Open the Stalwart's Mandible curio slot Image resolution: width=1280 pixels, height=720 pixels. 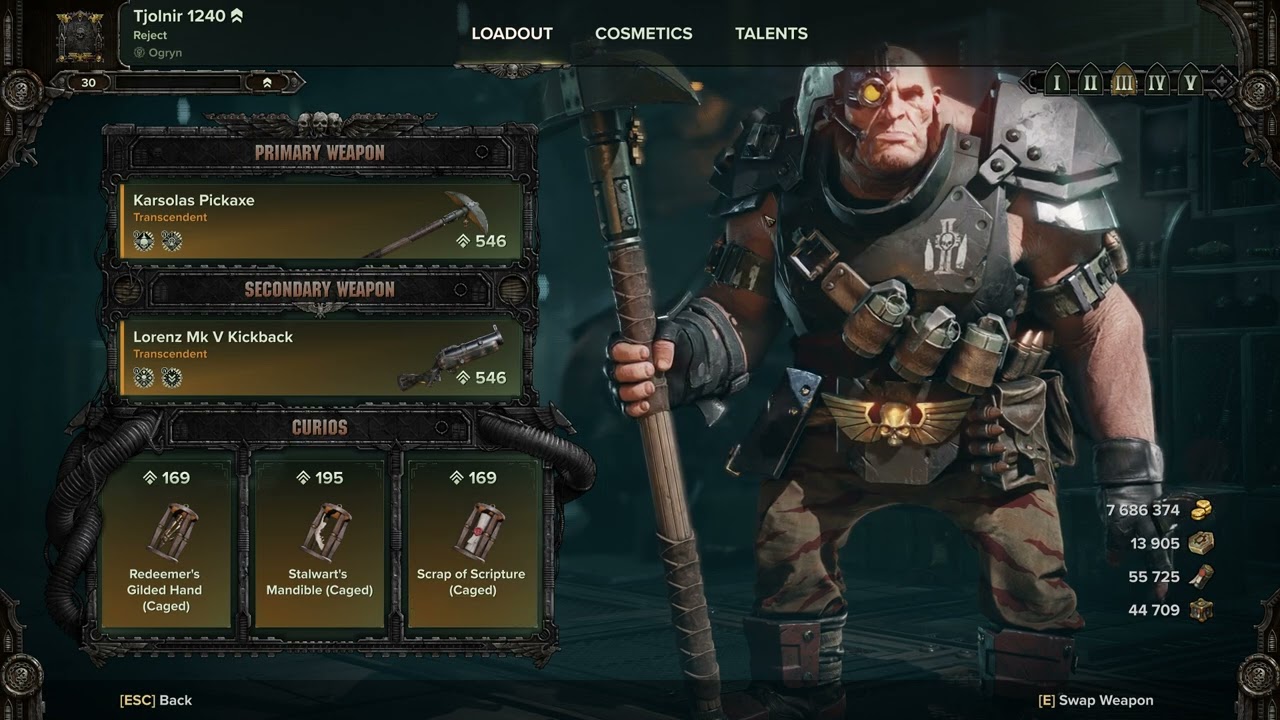pos(319,541)
